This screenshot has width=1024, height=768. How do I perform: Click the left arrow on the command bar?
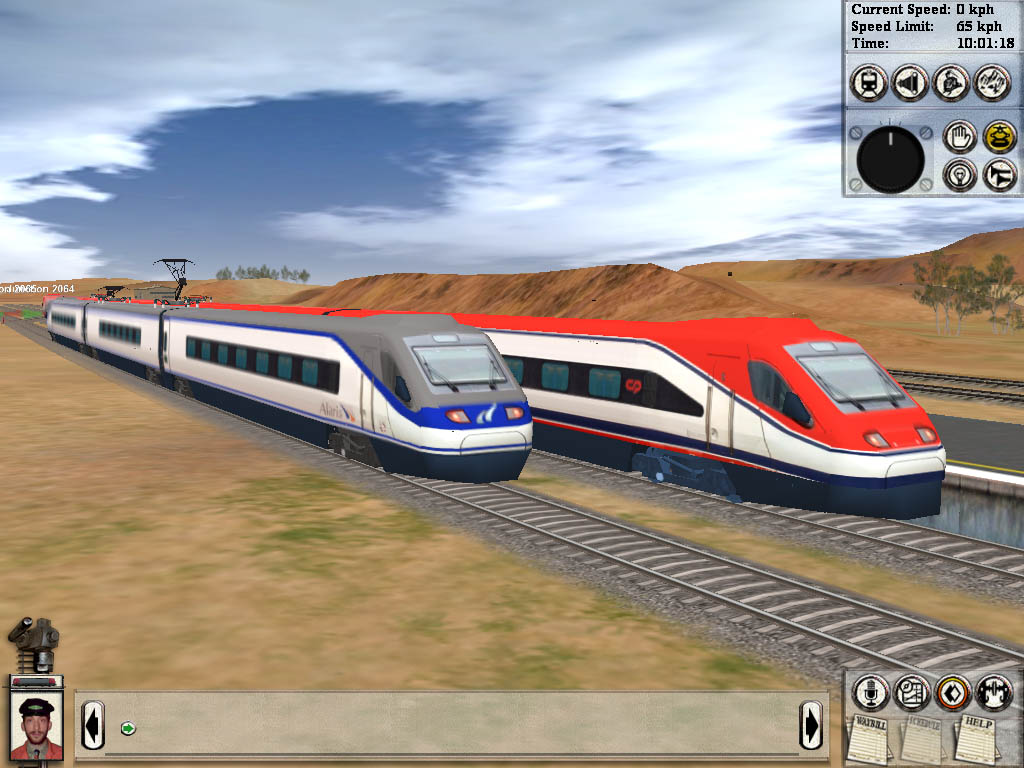point(92,723)
